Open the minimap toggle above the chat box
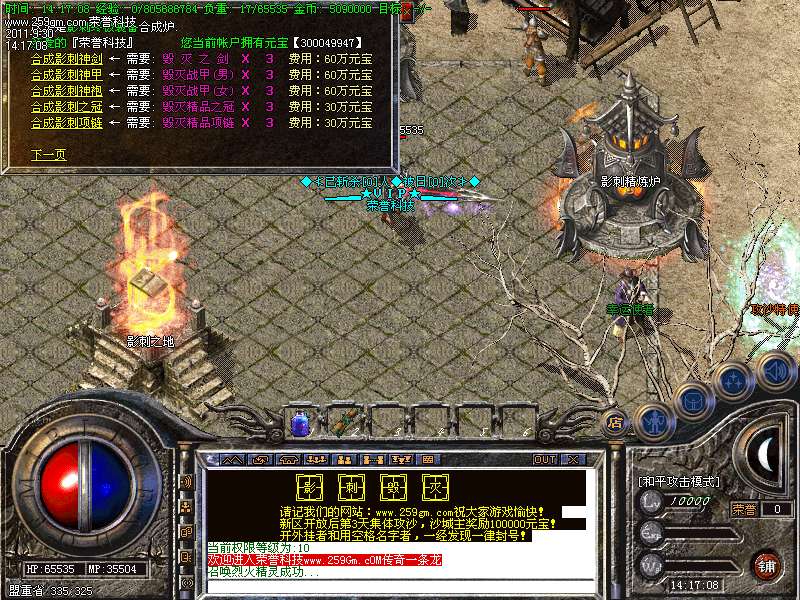Image resolution: width=800 pixels, height=600 pixels. [x=232, y=460]
